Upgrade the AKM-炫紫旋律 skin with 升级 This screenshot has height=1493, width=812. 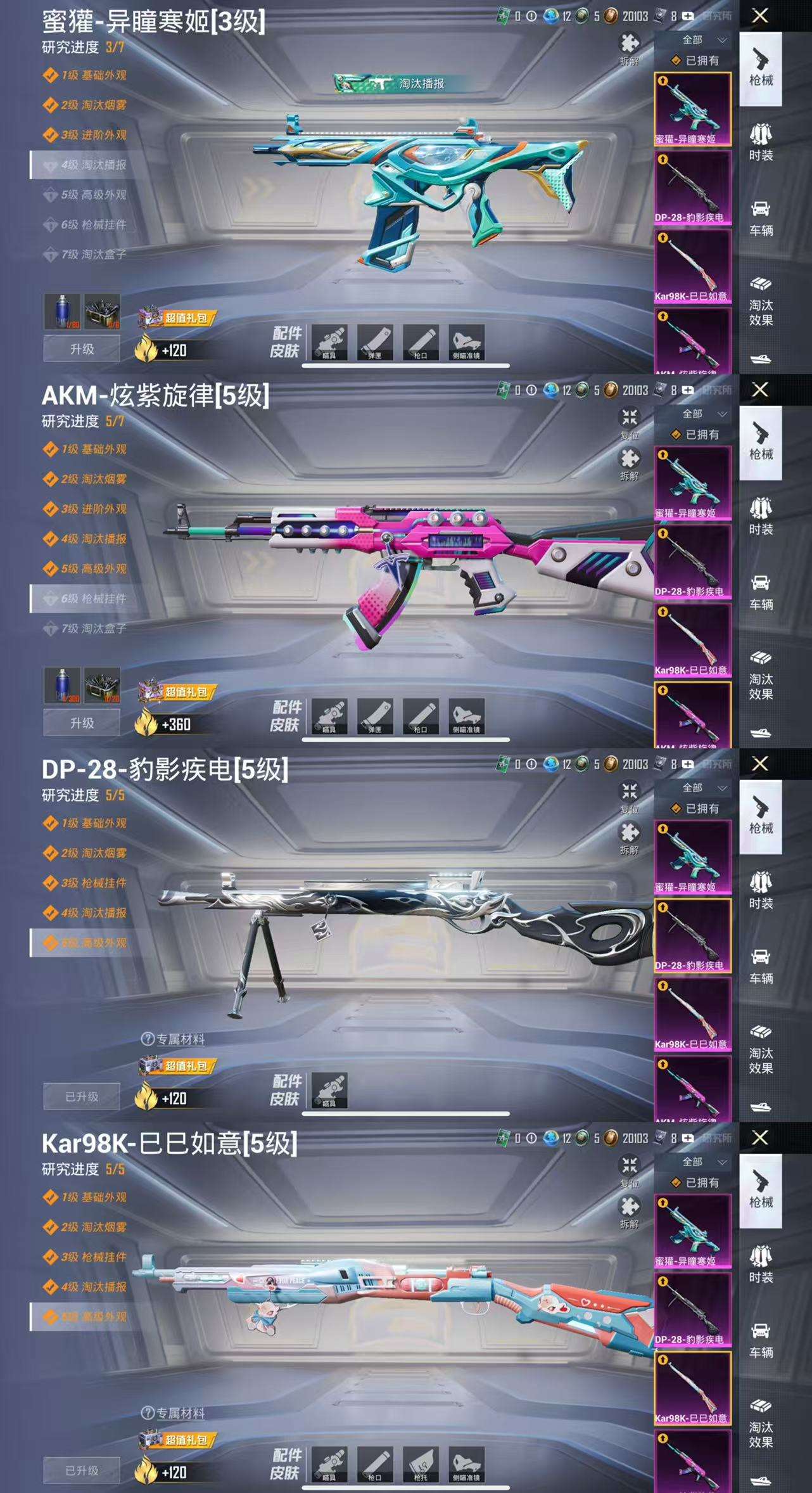point(82,723)
